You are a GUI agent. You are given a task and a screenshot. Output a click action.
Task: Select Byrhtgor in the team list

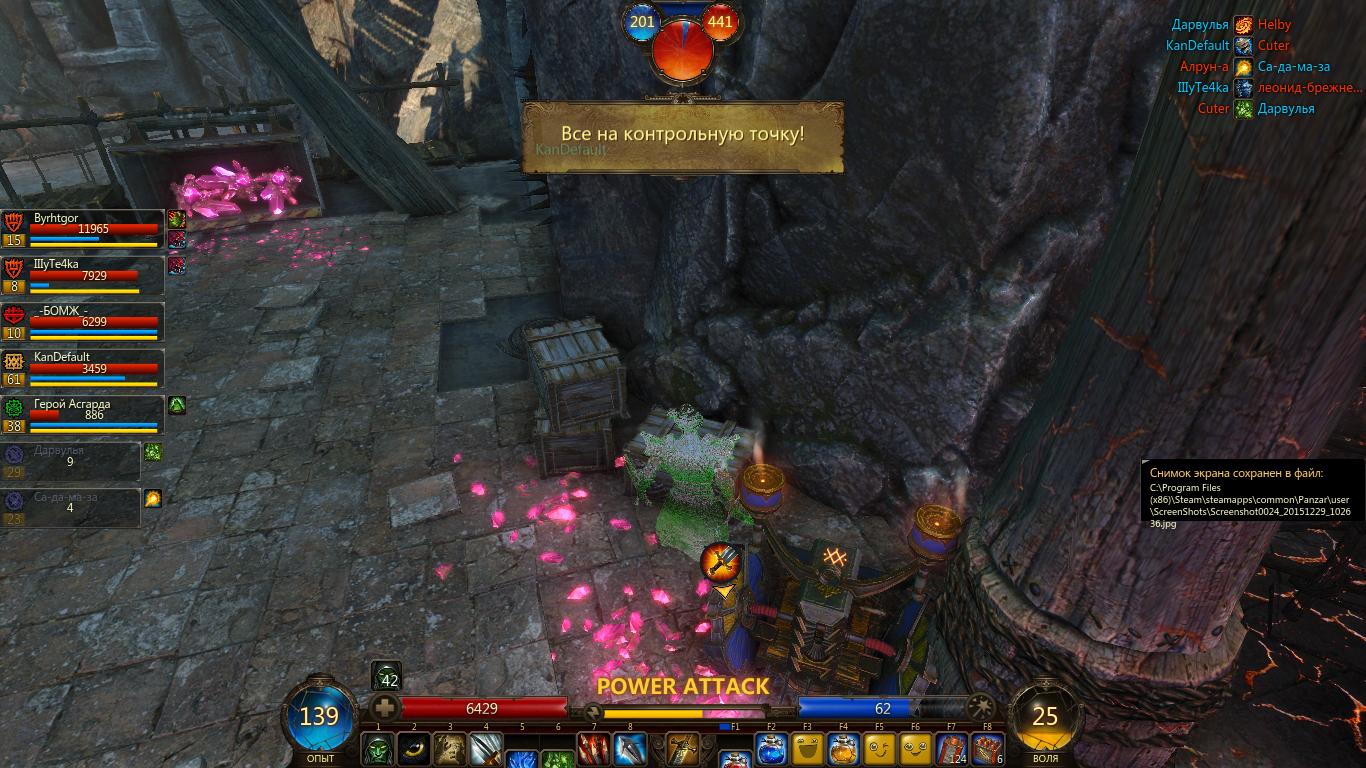pos(83,229)
